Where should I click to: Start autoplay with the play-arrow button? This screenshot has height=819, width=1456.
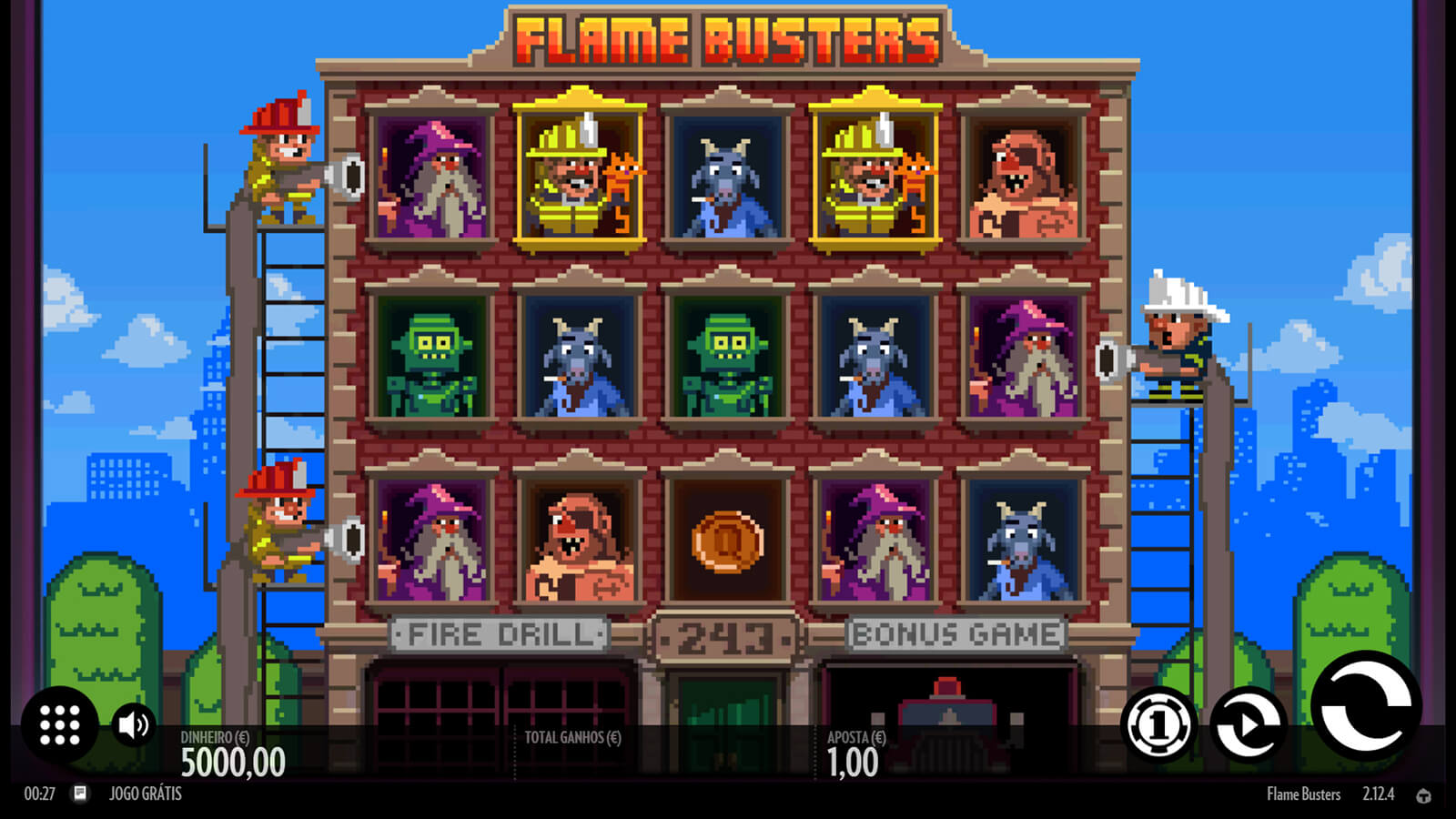[x=1249, y=725]
